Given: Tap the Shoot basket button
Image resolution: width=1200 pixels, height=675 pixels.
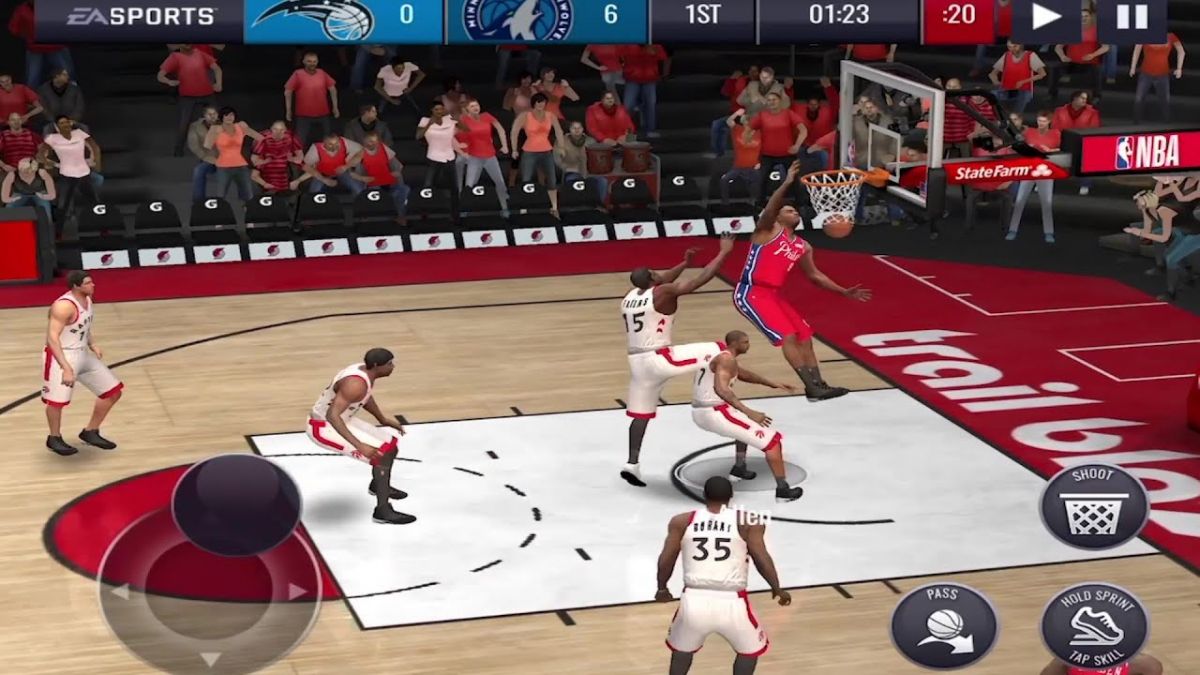Looking at the screenshot, I should point(1094,506).
